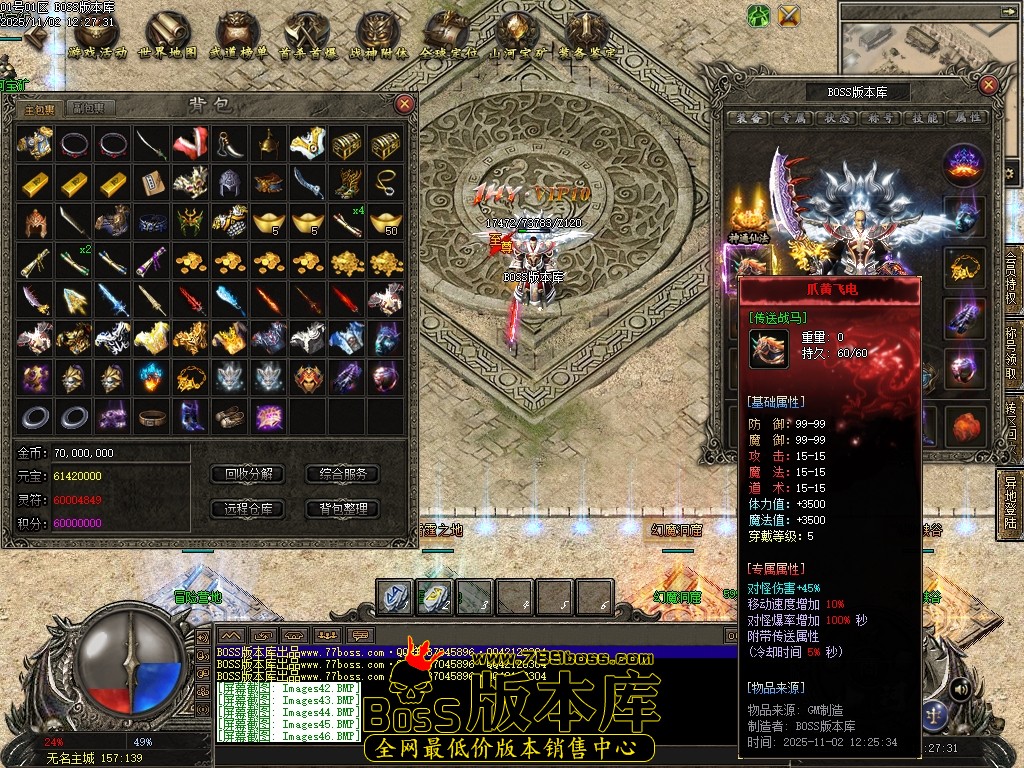Open the 远程仓库 remote warehouse

point(248,508)
